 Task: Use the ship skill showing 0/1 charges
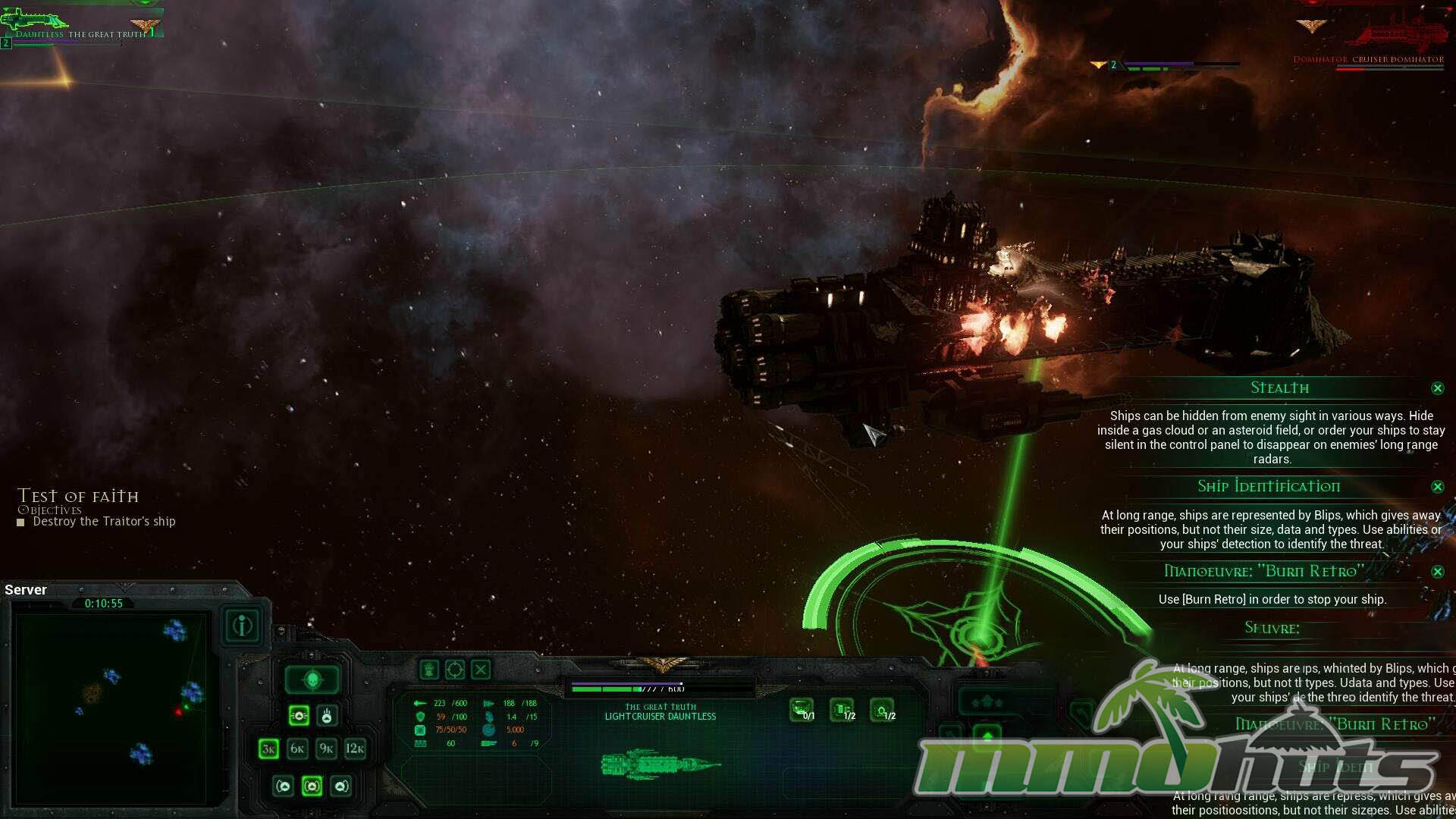point(802,710)
